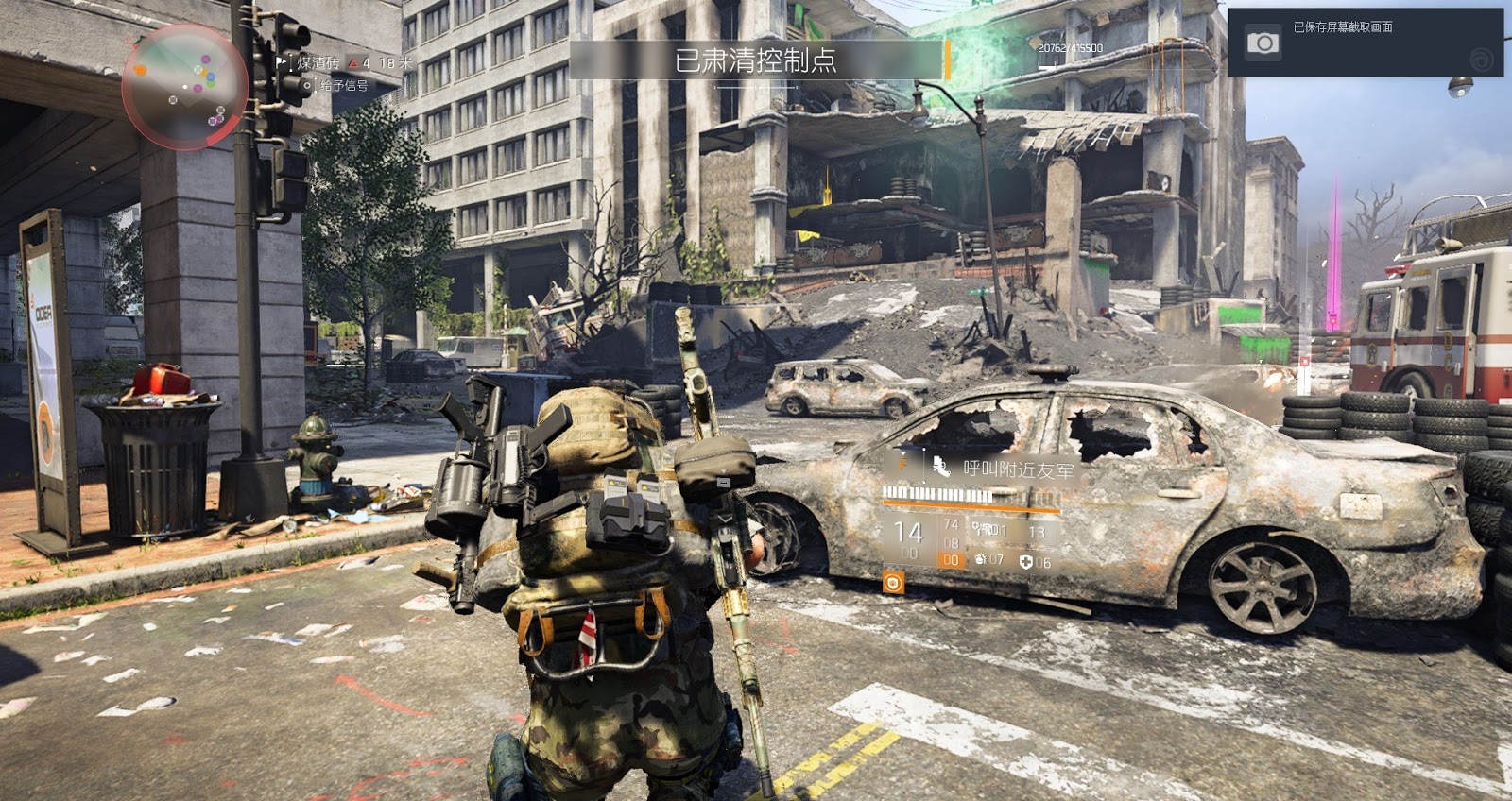Activate the orange shield skill icon
Screen dimensions: 1512x801
click(892, 582)
